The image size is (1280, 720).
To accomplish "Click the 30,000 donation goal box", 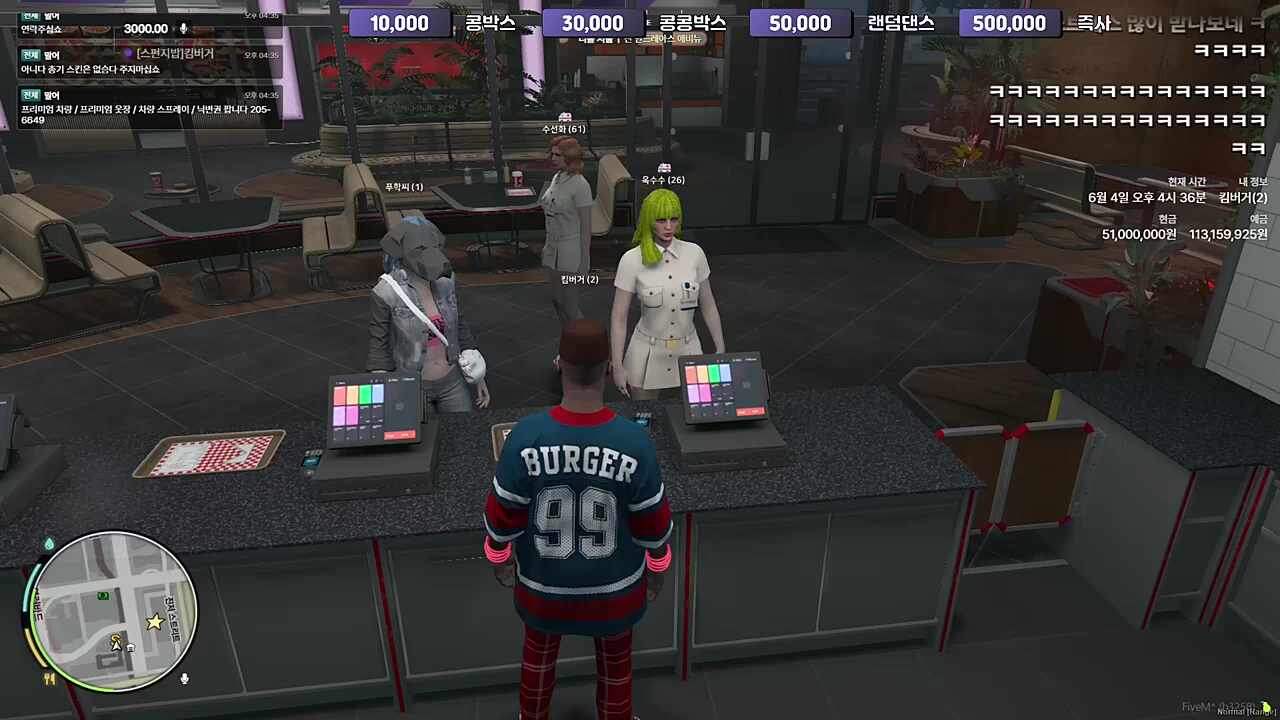I will [592, 23].
